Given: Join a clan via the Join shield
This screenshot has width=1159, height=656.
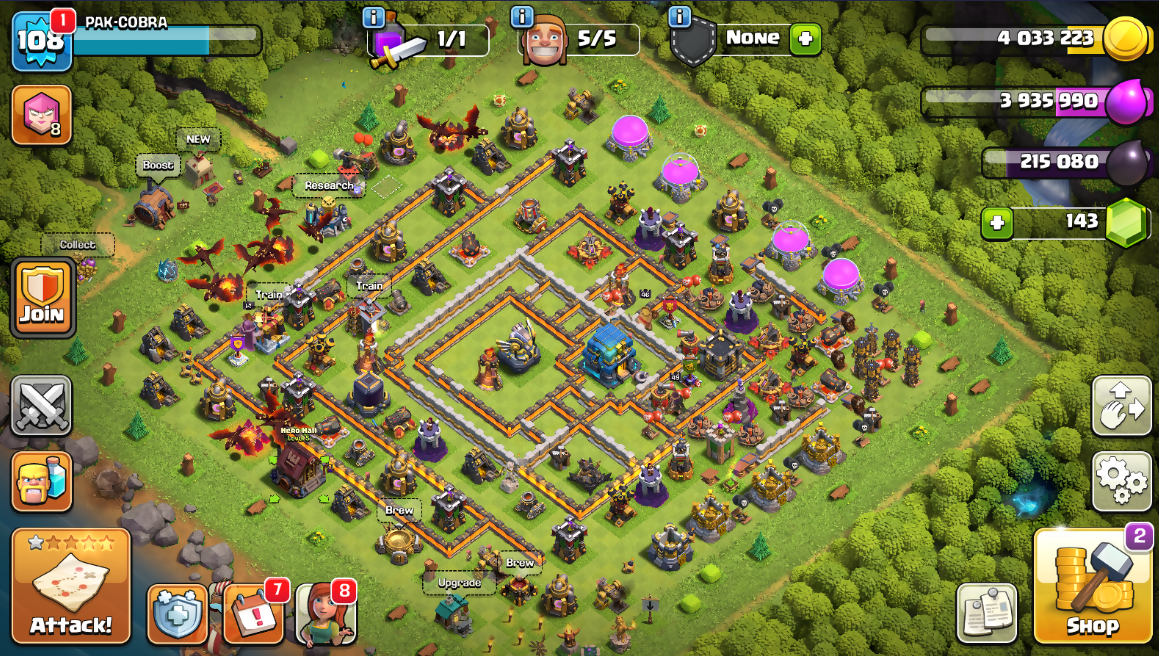Looking at the screenshot, I should coord(42,298).
